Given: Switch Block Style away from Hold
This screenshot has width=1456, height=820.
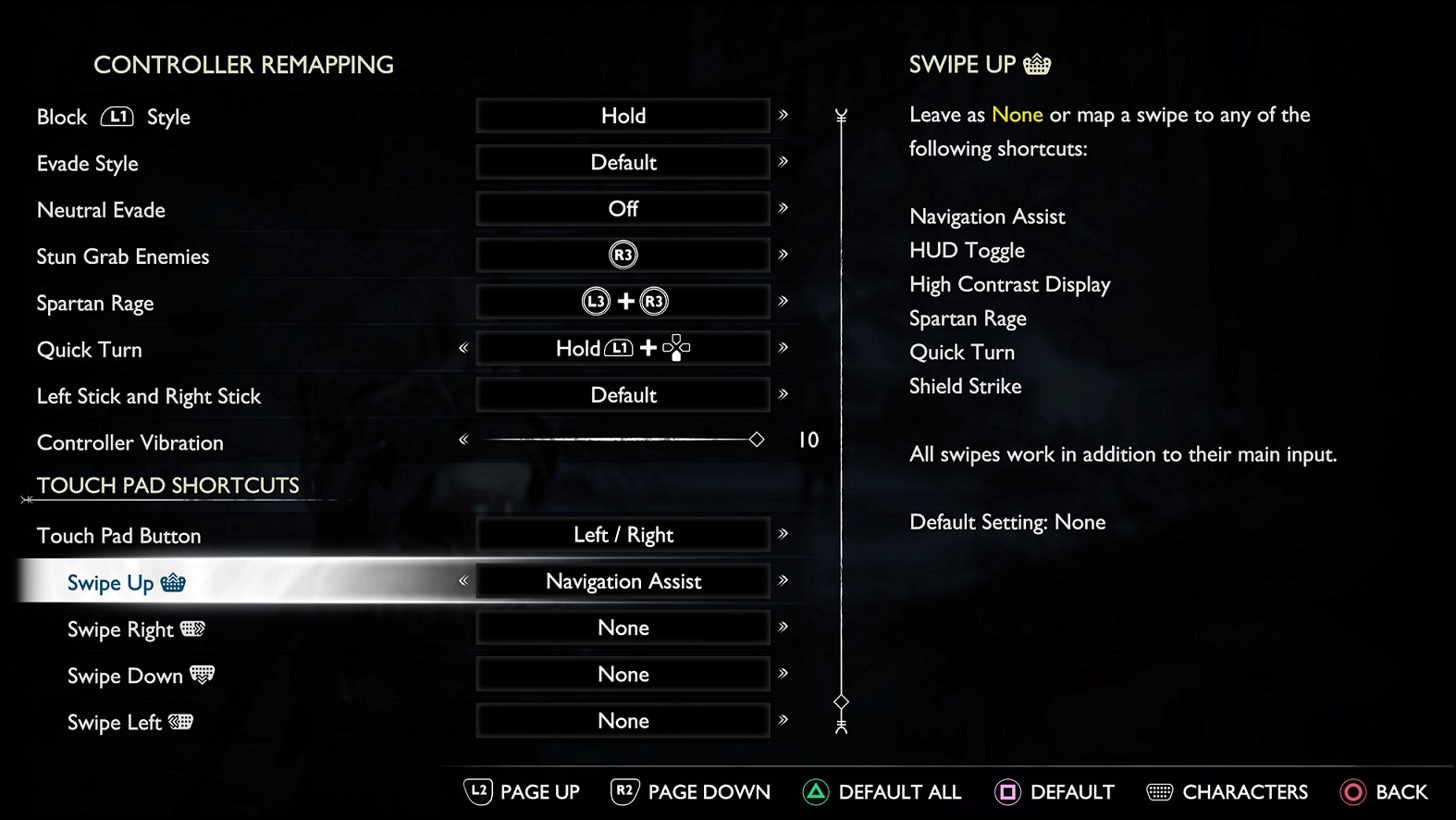Looking at the screenshot, I should pyautogui.click(x=623, y=116).
